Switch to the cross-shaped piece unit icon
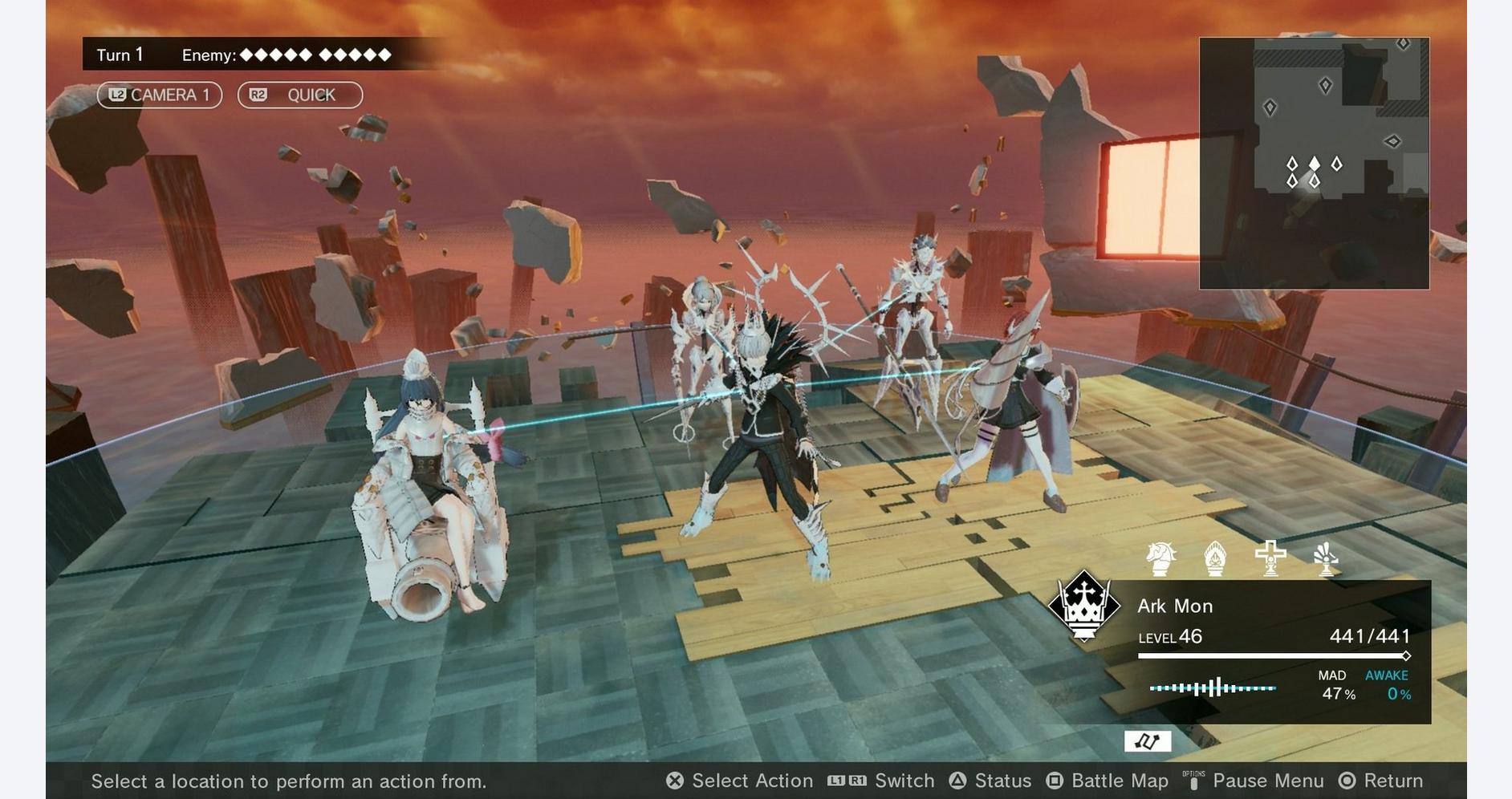Screen dimensions: 1512x799 (x=1270, y=558)
